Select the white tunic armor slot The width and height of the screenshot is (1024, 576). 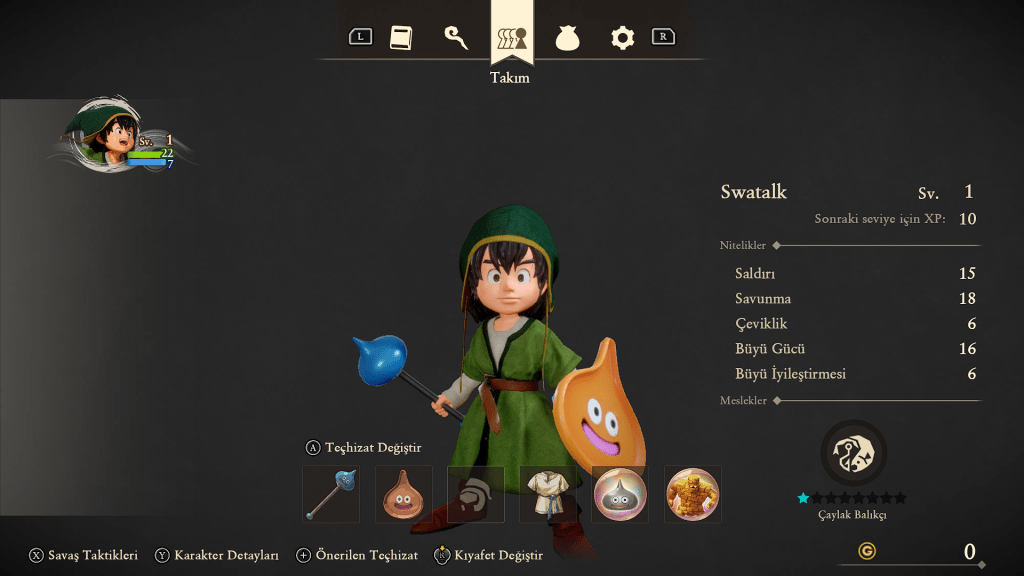pyautogui.click(x=548, y=494)
